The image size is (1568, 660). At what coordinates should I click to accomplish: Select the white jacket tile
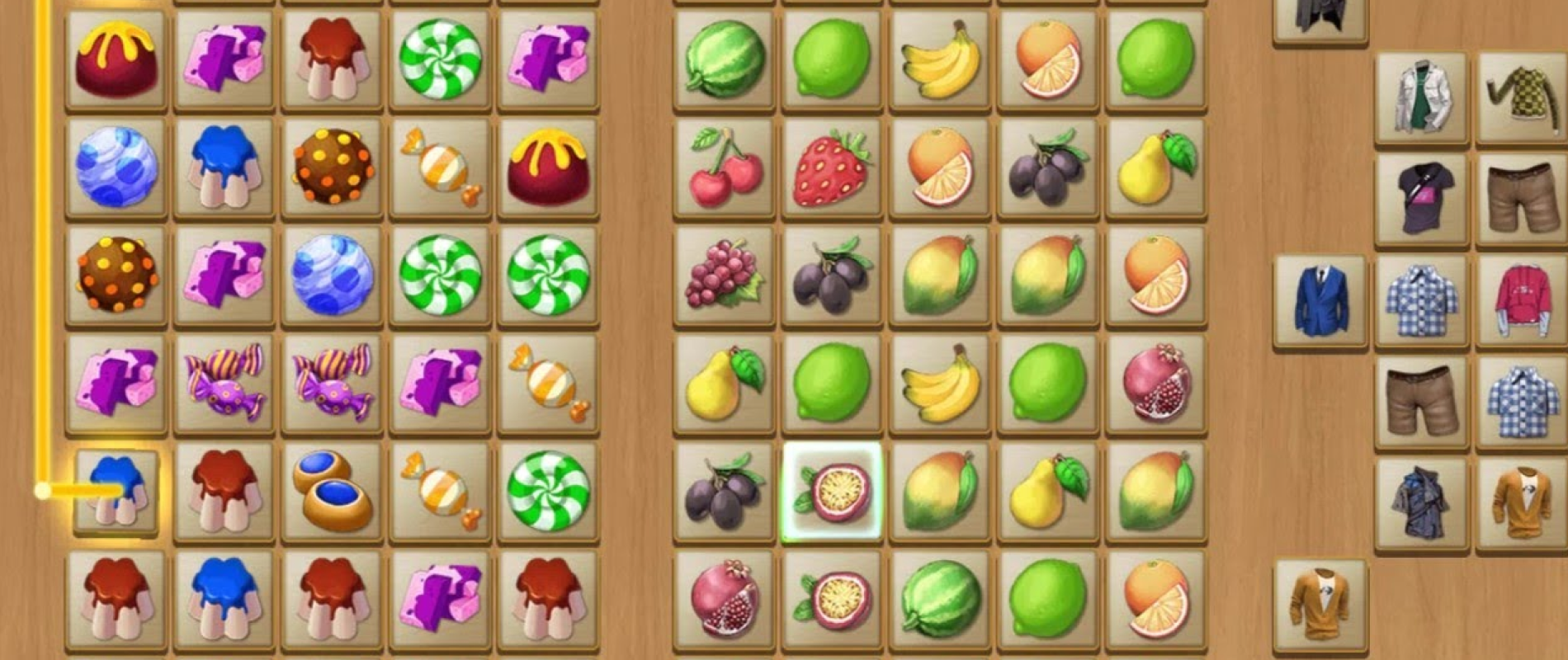(x=1421, y=97)
